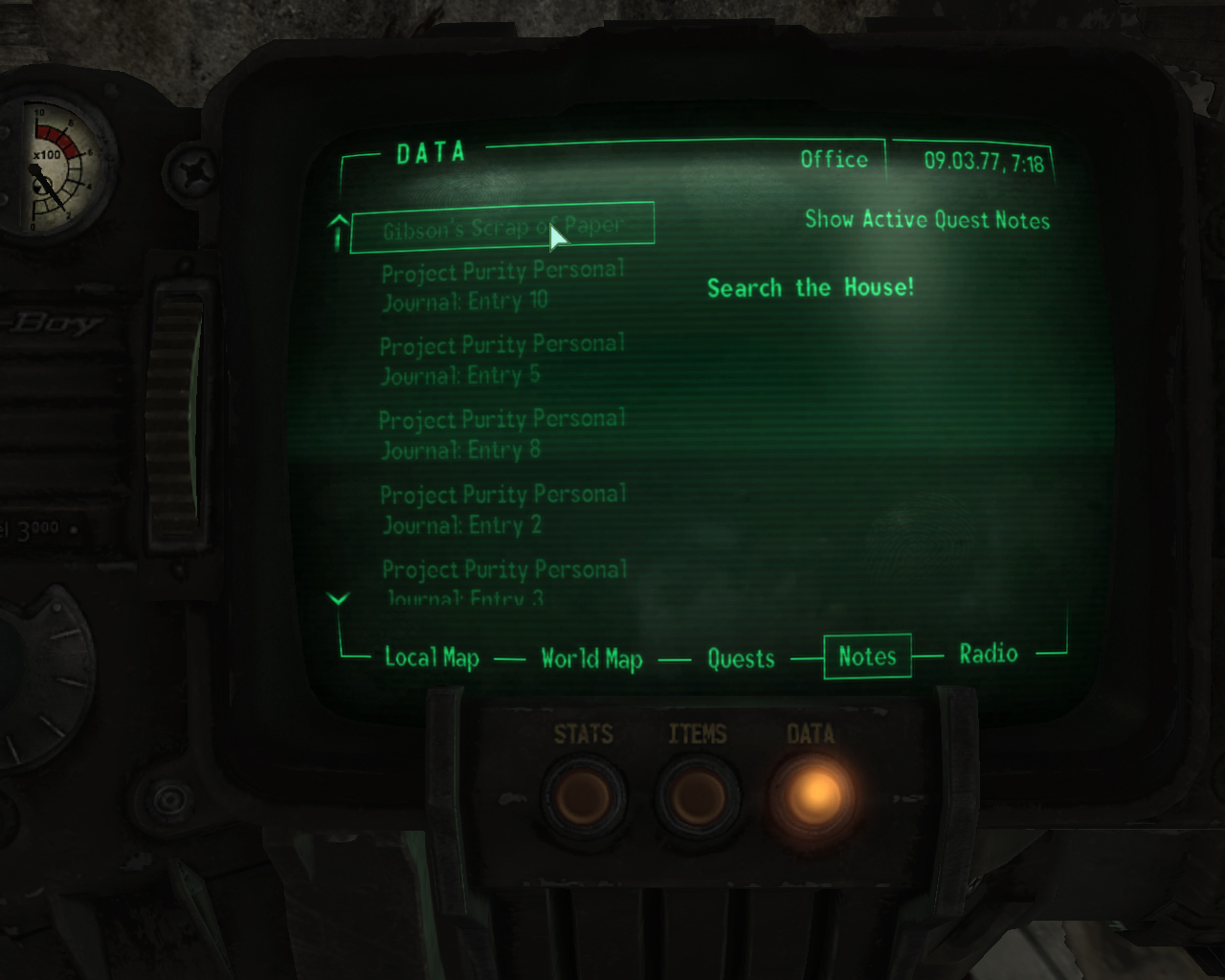Show the Quests tab

[741, 658]
